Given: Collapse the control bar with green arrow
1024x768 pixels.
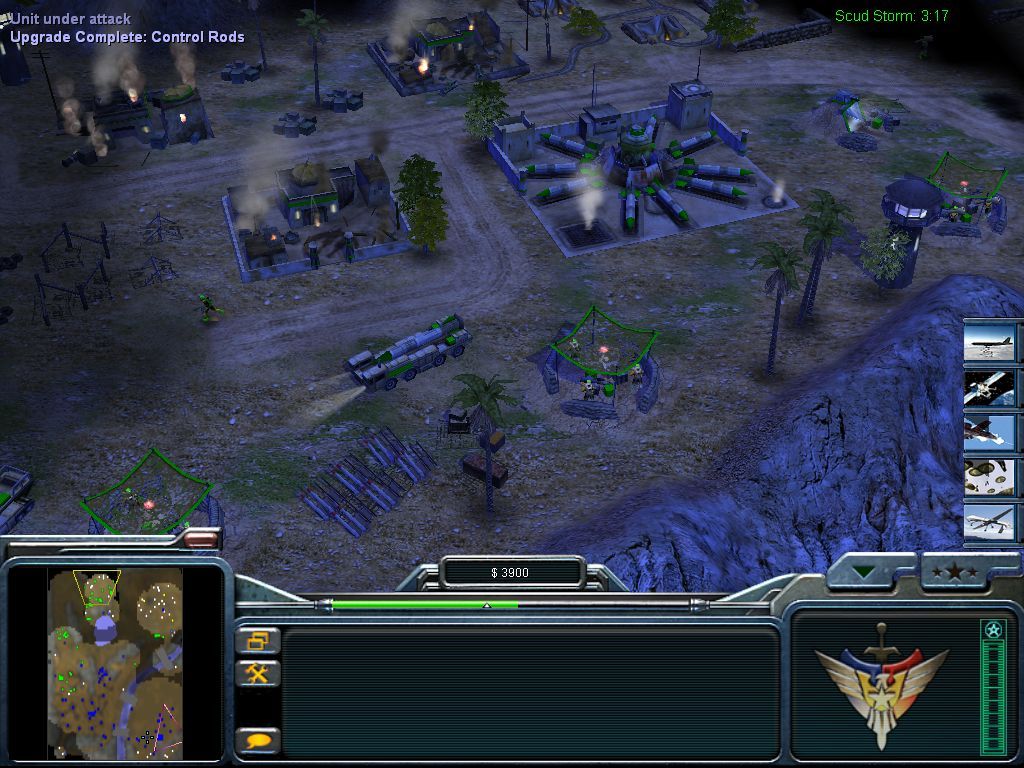Looking at the screenshot, I should 865,573.
